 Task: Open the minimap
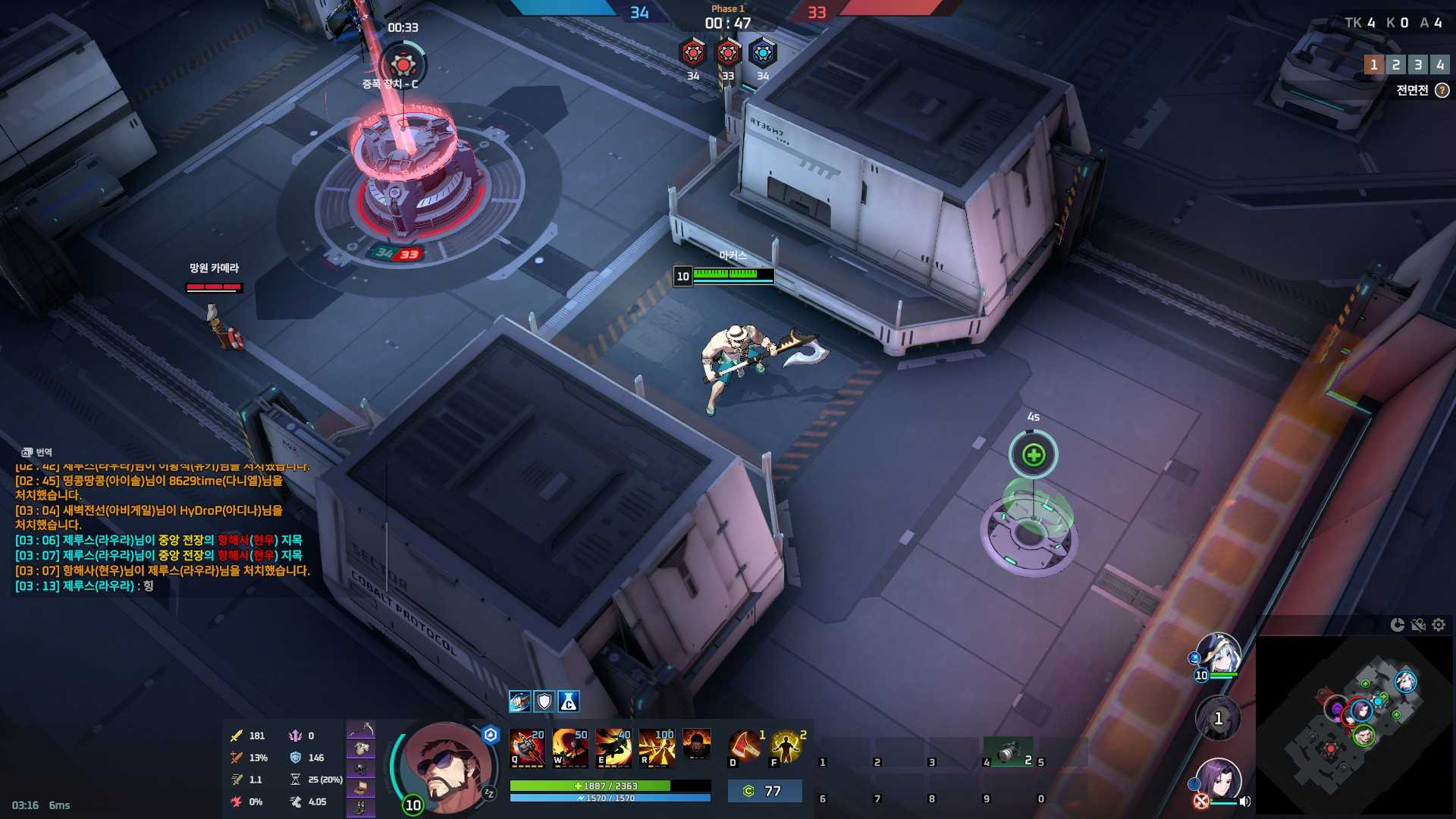pos(1354,724)
